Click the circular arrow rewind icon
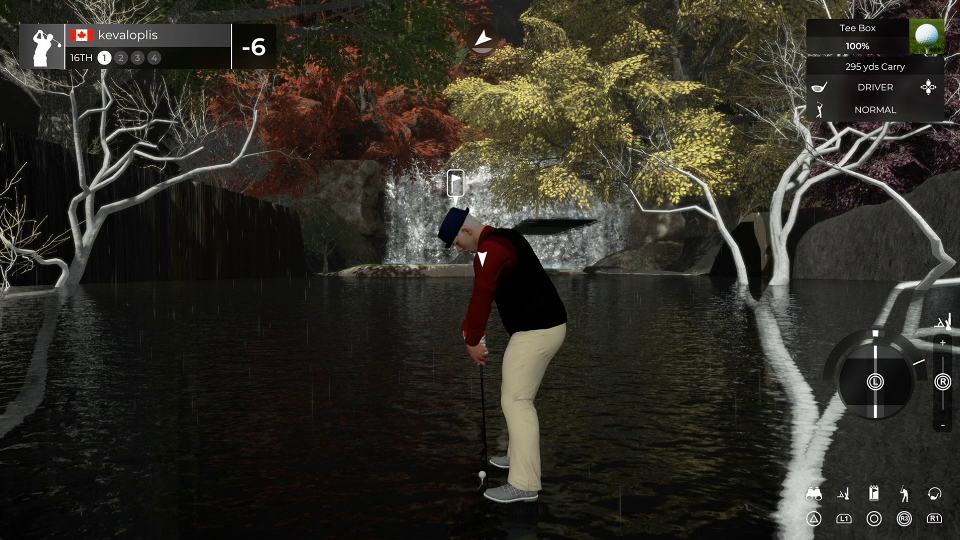 (x=935, y=494)
